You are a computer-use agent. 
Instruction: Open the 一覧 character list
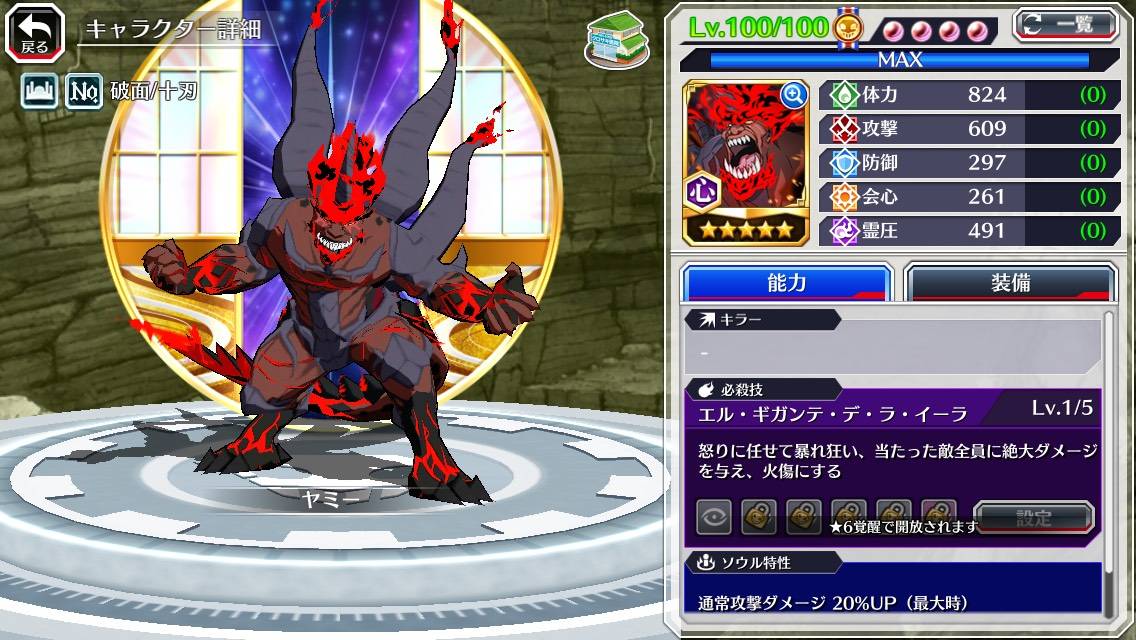coord(1065,24)
